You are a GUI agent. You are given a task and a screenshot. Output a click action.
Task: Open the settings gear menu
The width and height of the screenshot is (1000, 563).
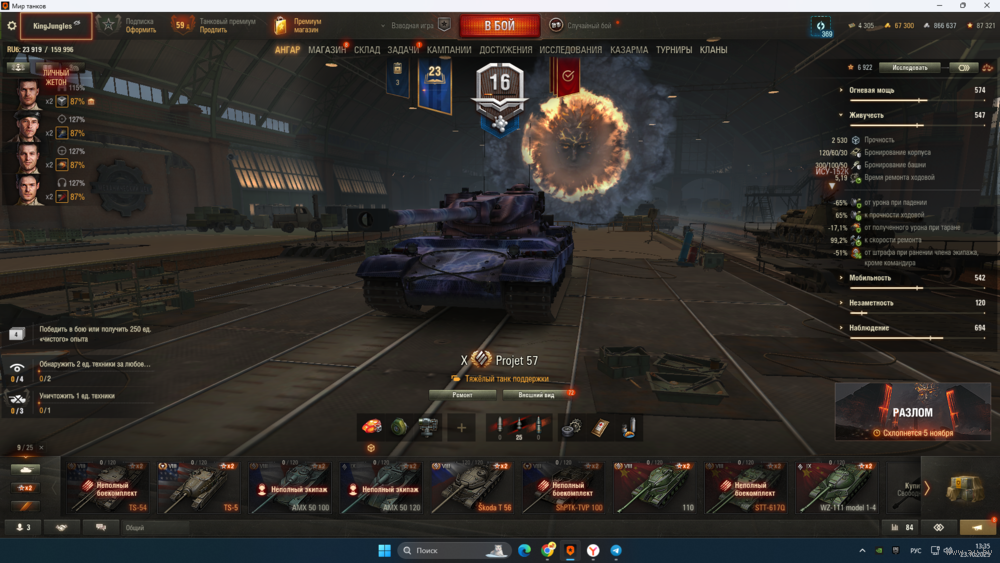tap(12, 26)
